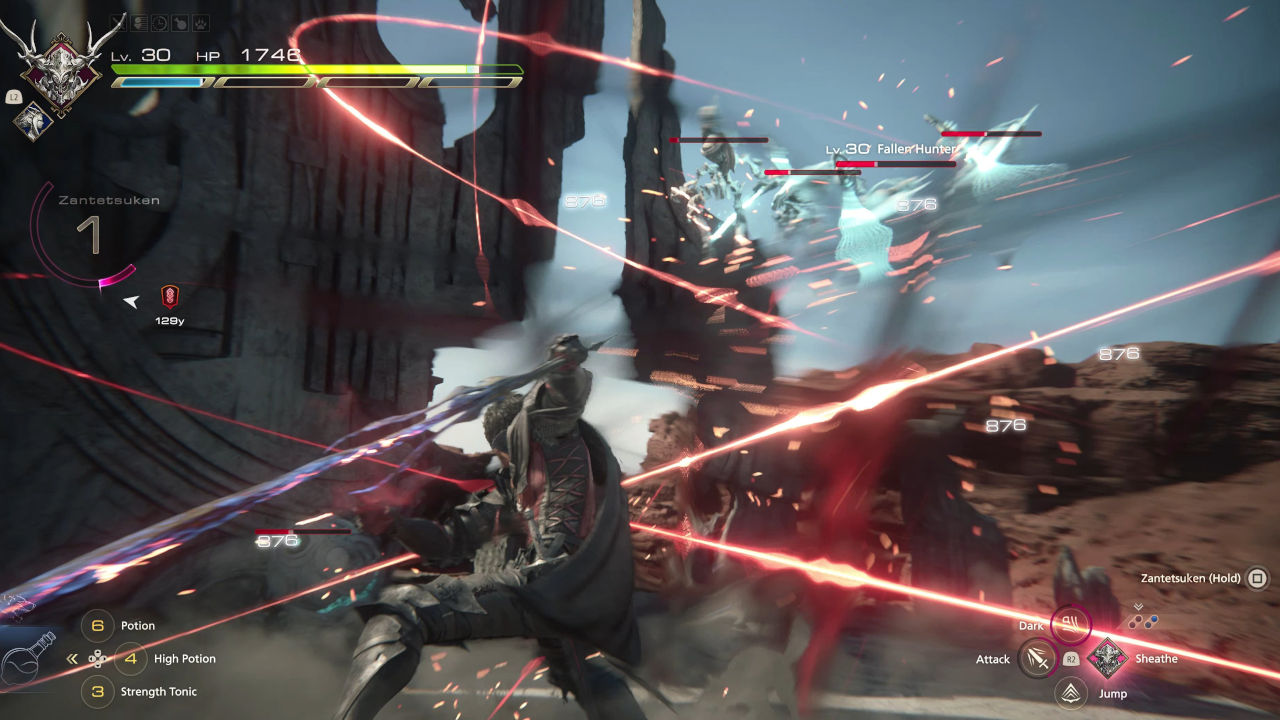Click the crossed swords status icon
Screen dimensions: 1280x720
118,20
